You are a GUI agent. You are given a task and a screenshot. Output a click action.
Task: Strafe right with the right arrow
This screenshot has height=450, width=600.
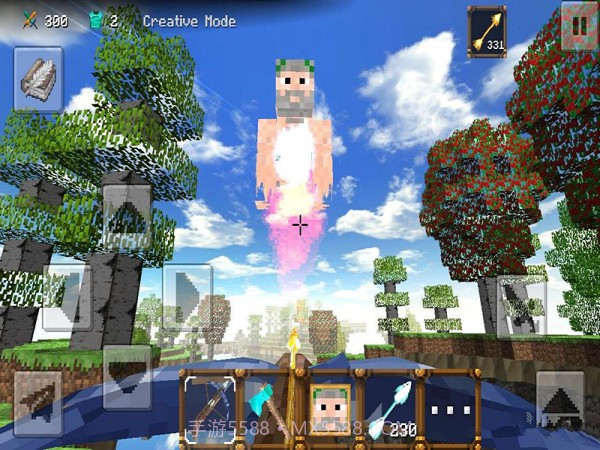(x=186, y=297)
